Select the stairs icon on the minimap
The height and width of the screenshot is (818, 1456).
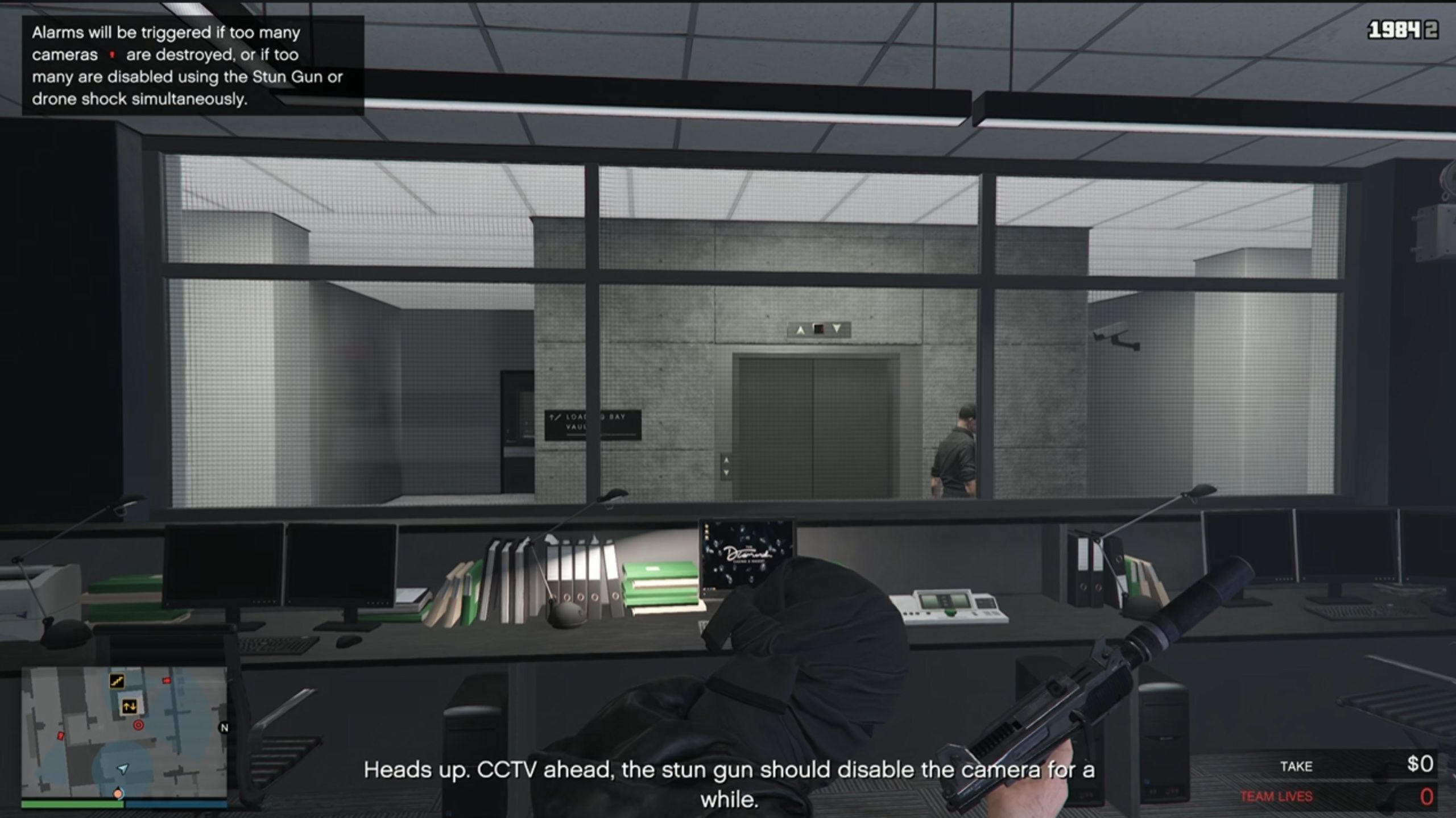[117, 681]
